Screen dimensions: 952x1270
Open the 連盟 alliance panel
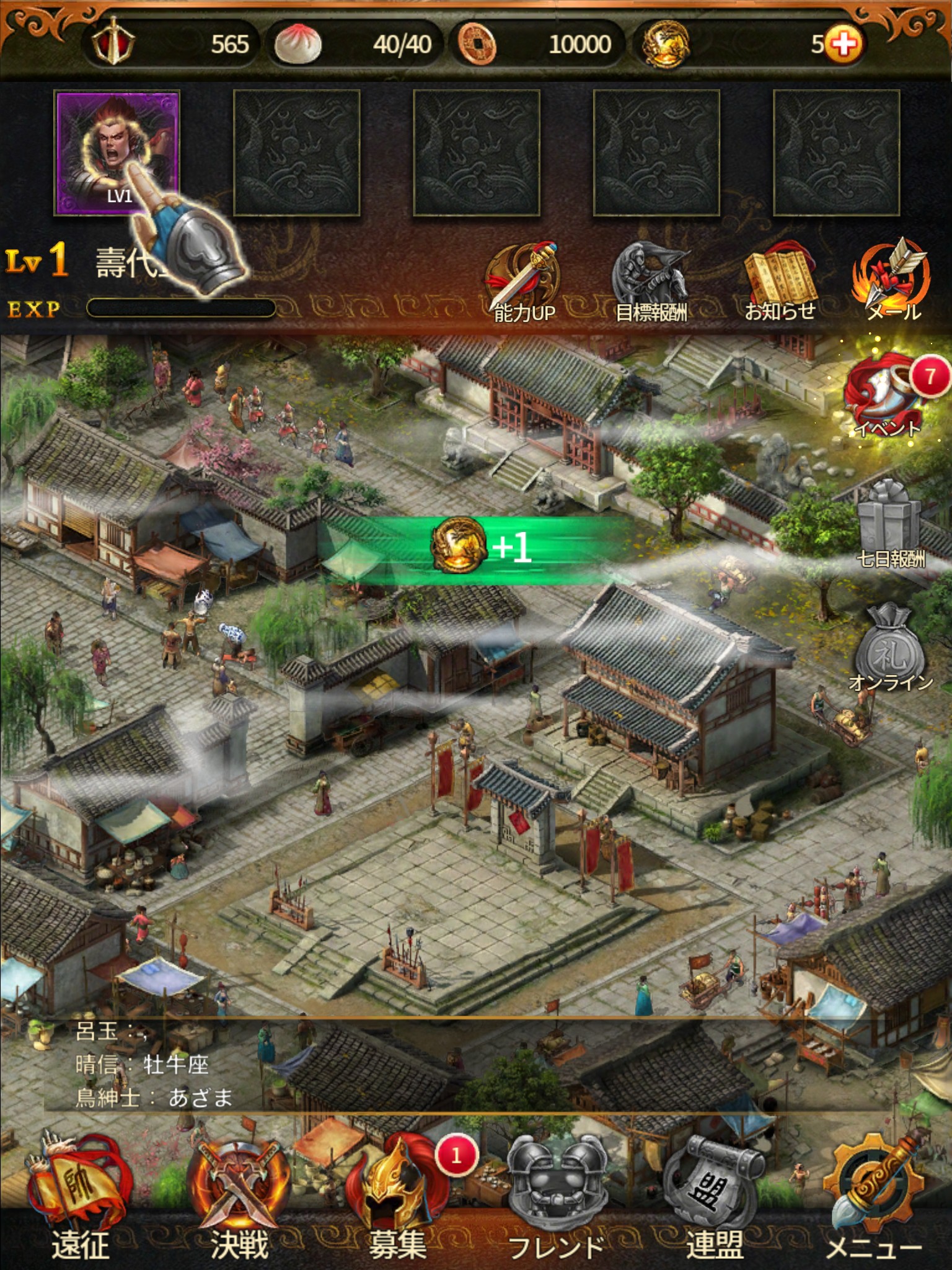tap(714, 1197)
